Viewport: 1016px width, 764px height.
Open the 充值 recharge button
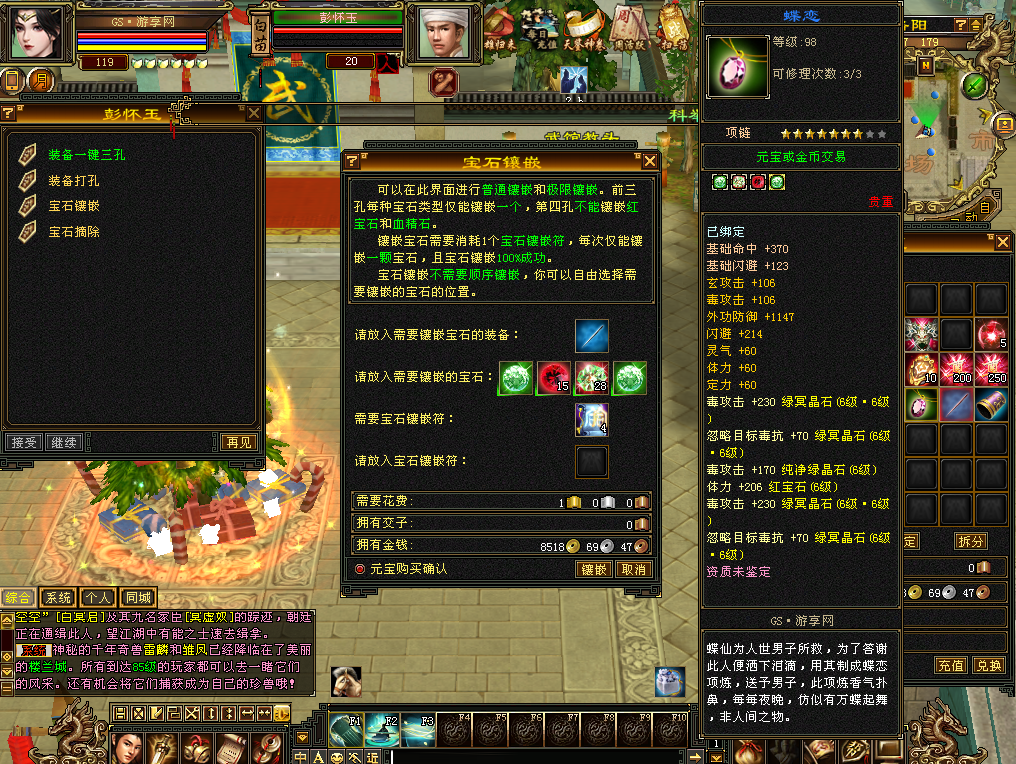[950, 665]
